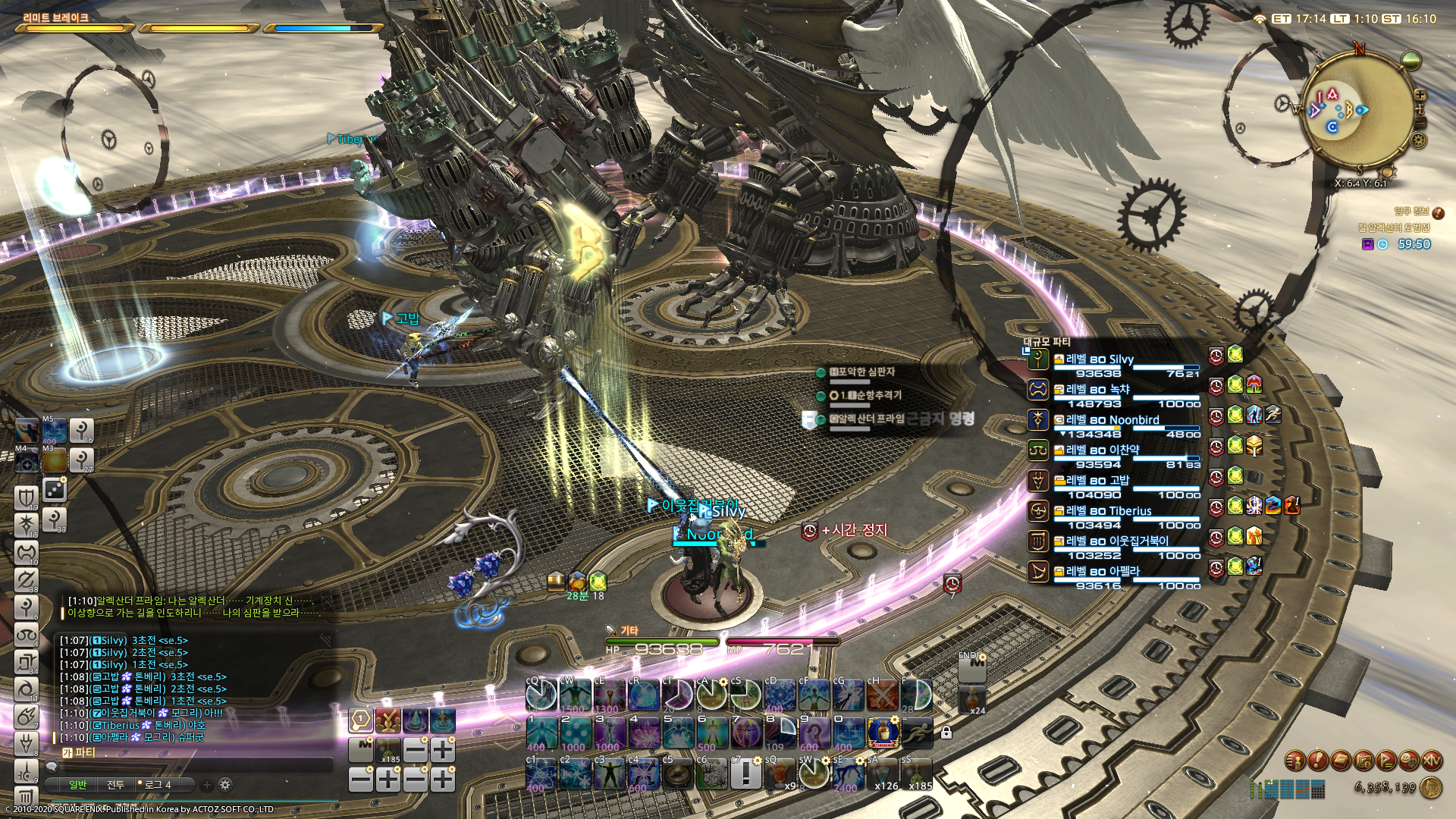This screenshot has height=819, width=1456.
Task: Select Tiberius from the party list
Action: pos(1108,511)
